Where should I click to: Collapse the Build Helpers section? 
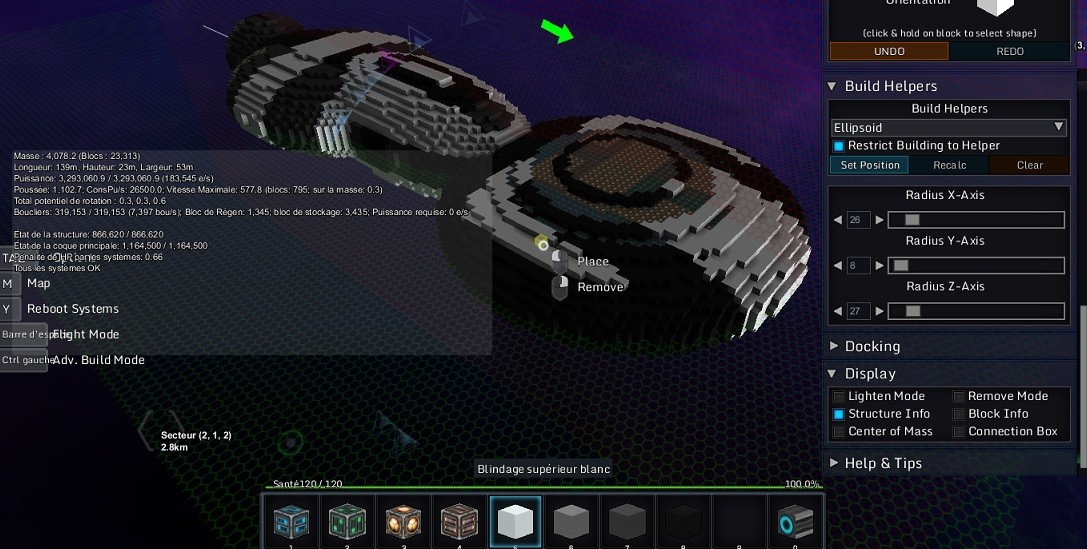[833, 86]
